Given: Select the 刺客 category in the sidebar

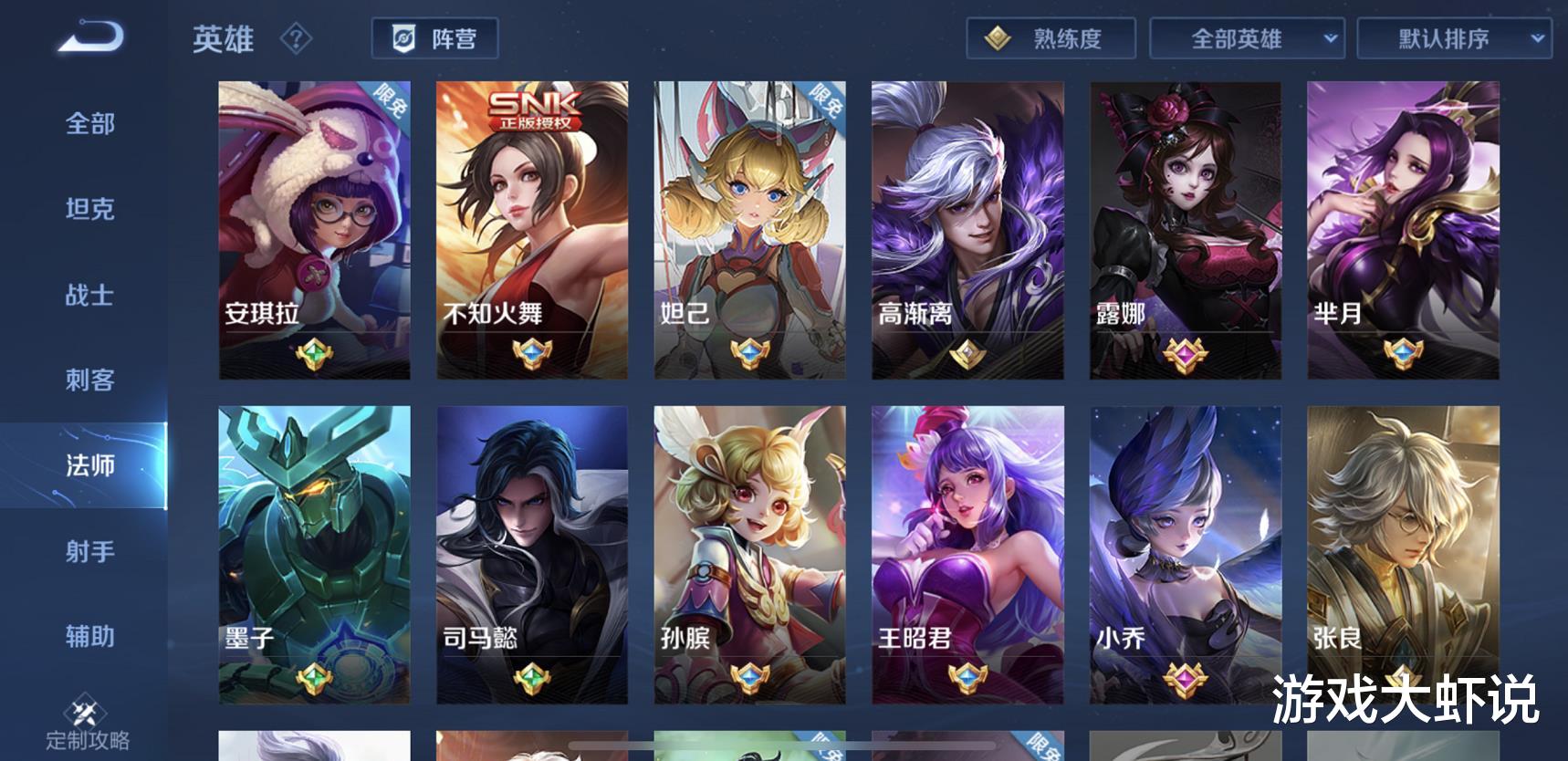Looking at the screenshot, I should (x=89, y=380).
